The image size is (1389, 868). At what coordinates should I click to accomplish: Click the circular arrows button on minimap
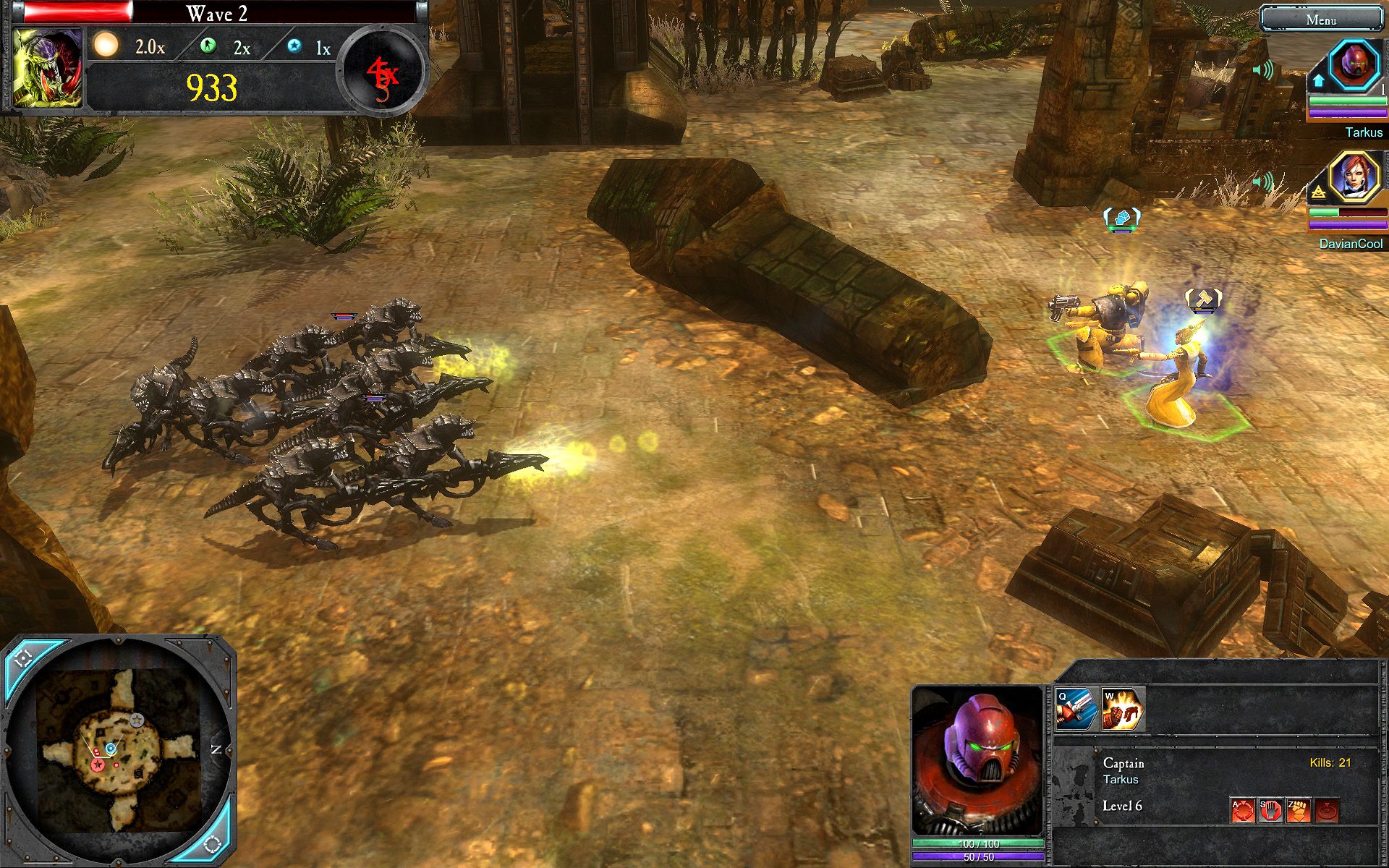(212, 843)
